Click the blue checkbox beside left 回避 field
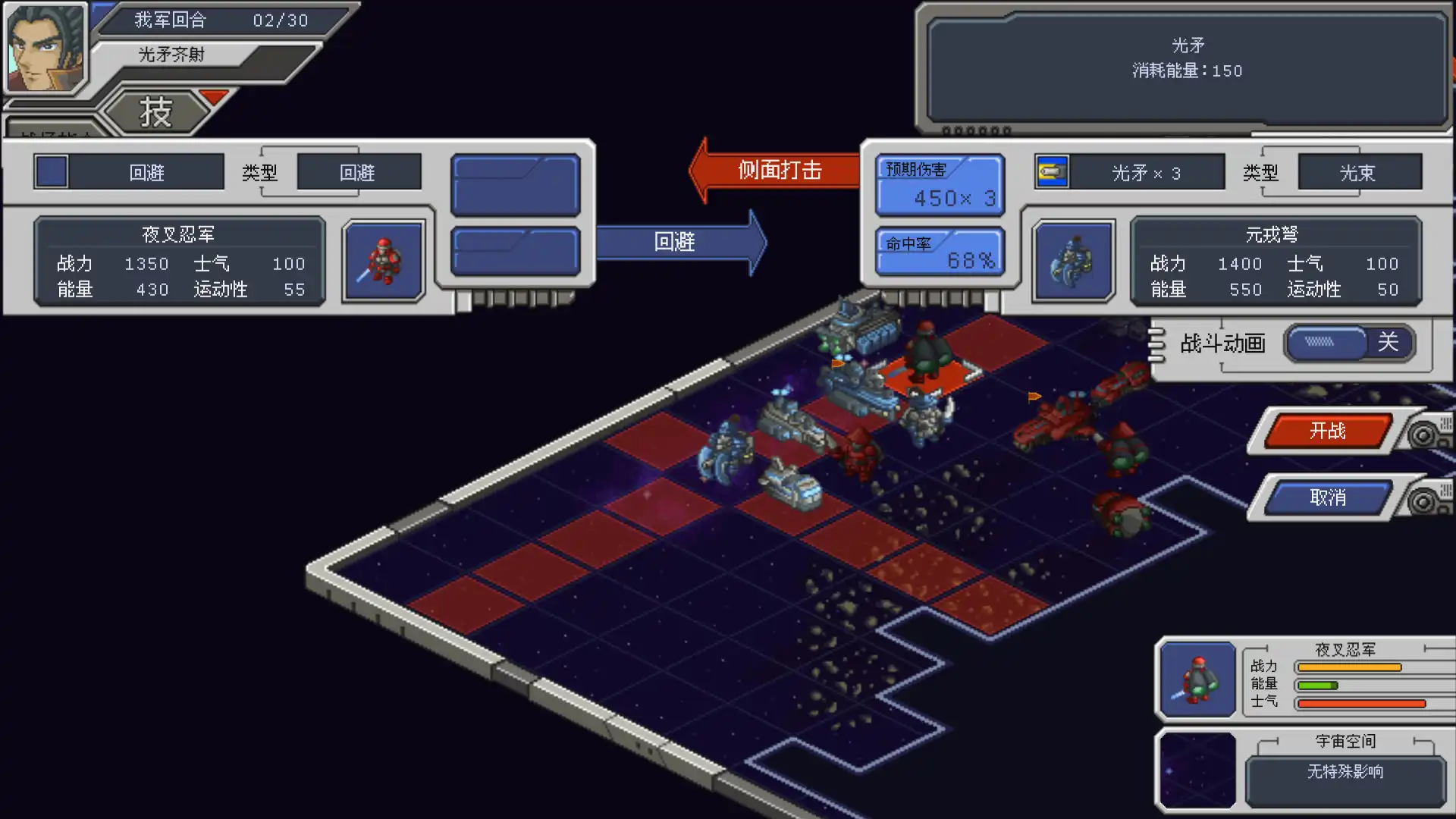The width and height of the screenshot is (1456, 819). click(52, 171)
